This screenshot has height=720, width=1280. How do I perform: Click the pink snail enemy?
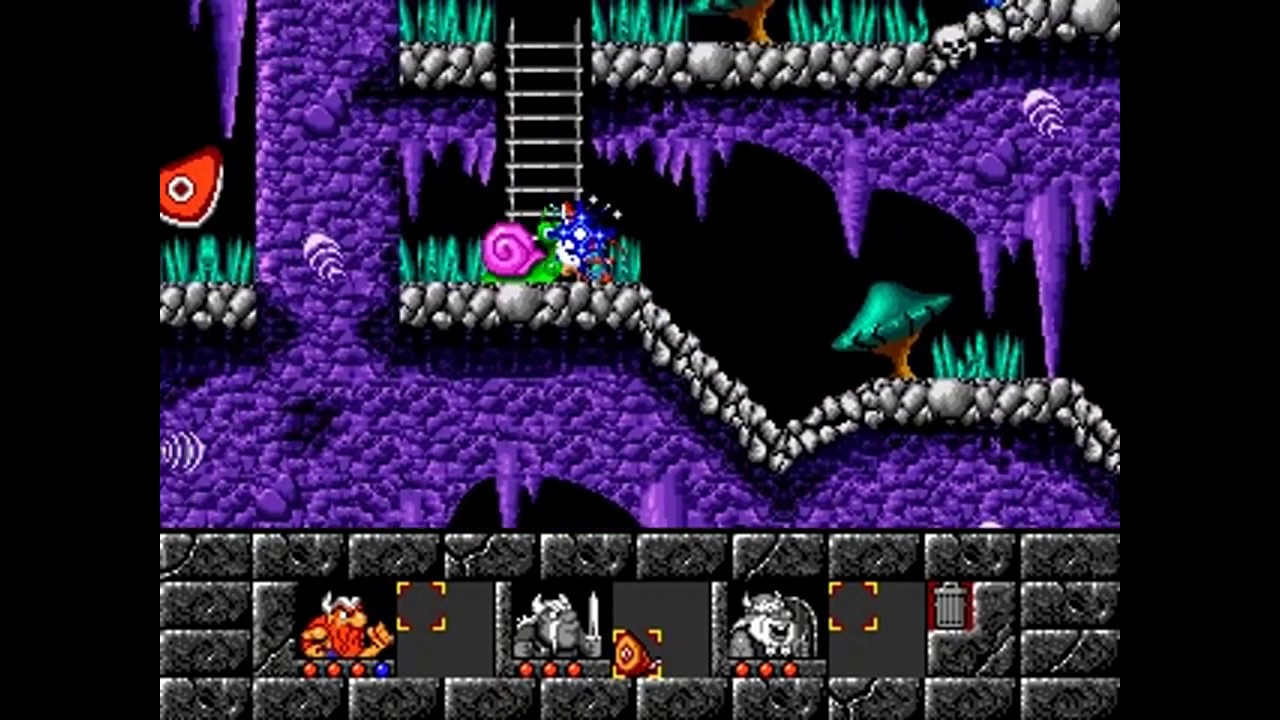coord(512,252)
